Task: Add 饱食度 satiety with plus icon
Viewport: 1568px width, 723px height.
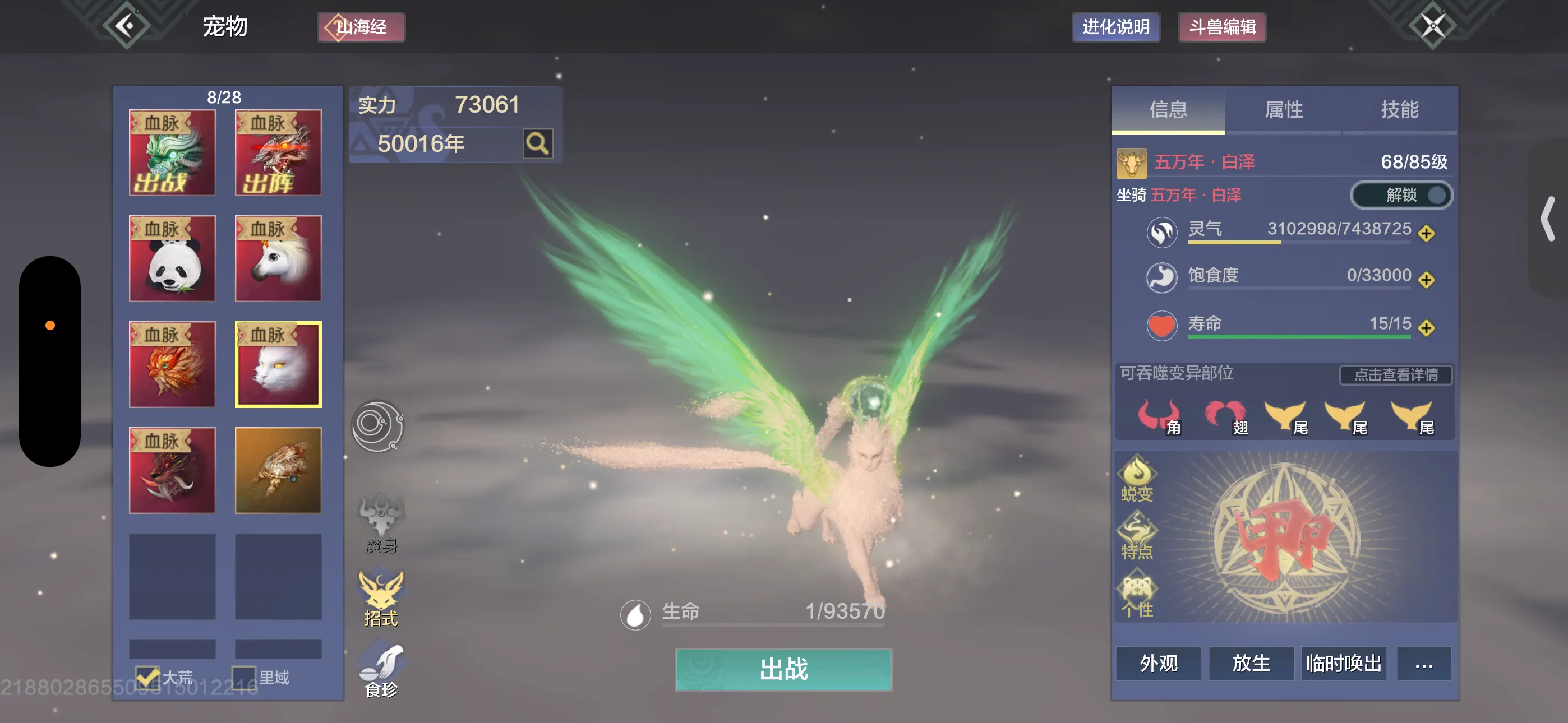Action: click(1426, 280)
